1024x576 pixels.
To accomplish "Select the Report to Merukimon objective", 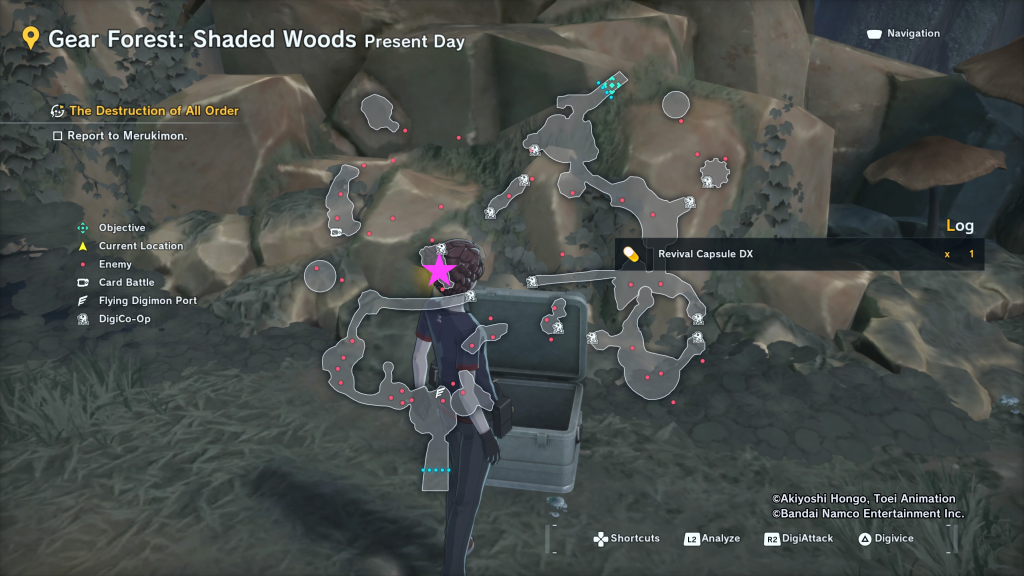I will (127, 135).
